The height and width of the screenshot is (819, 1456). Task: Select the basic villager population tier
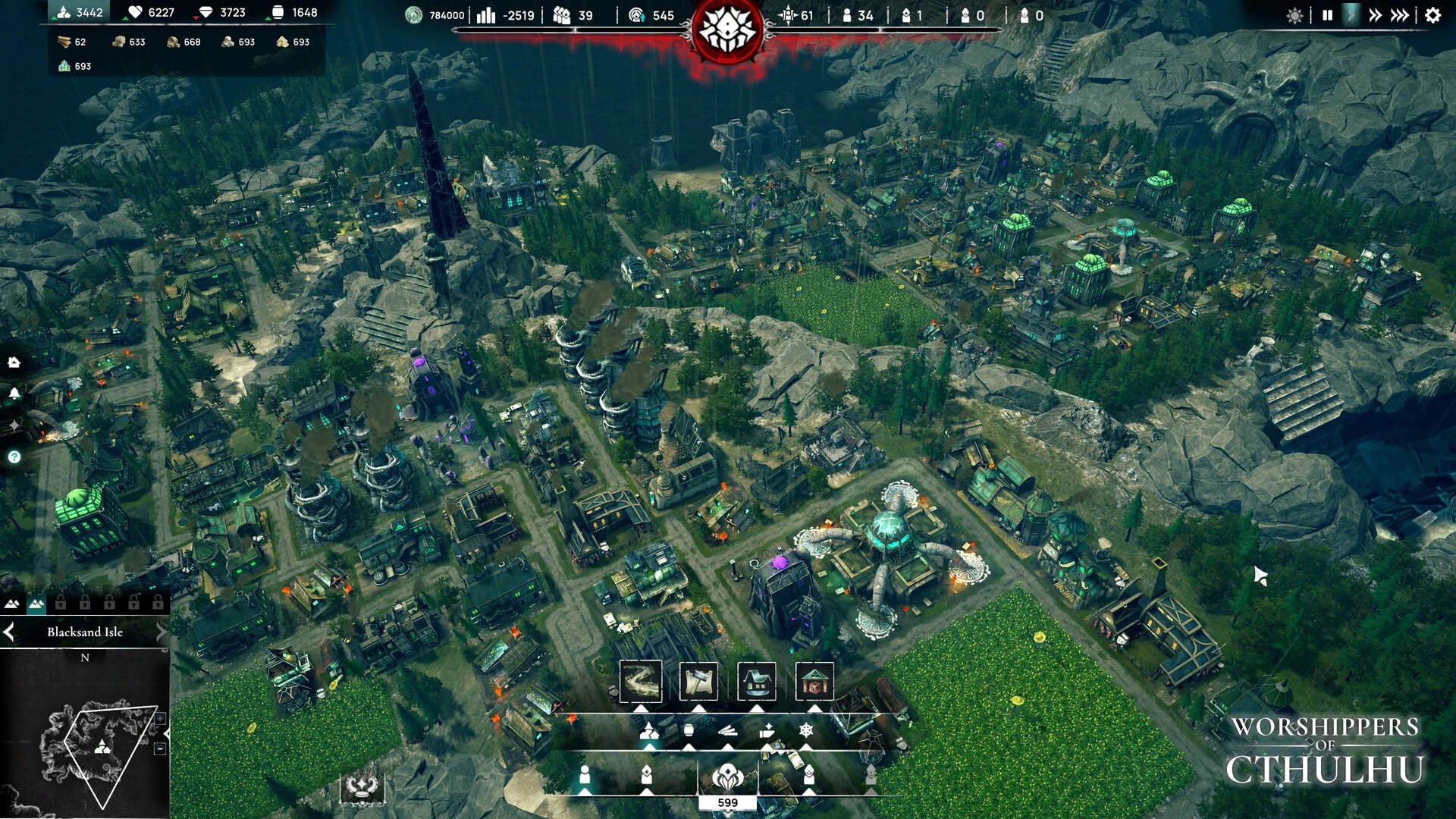coord(585,775)
